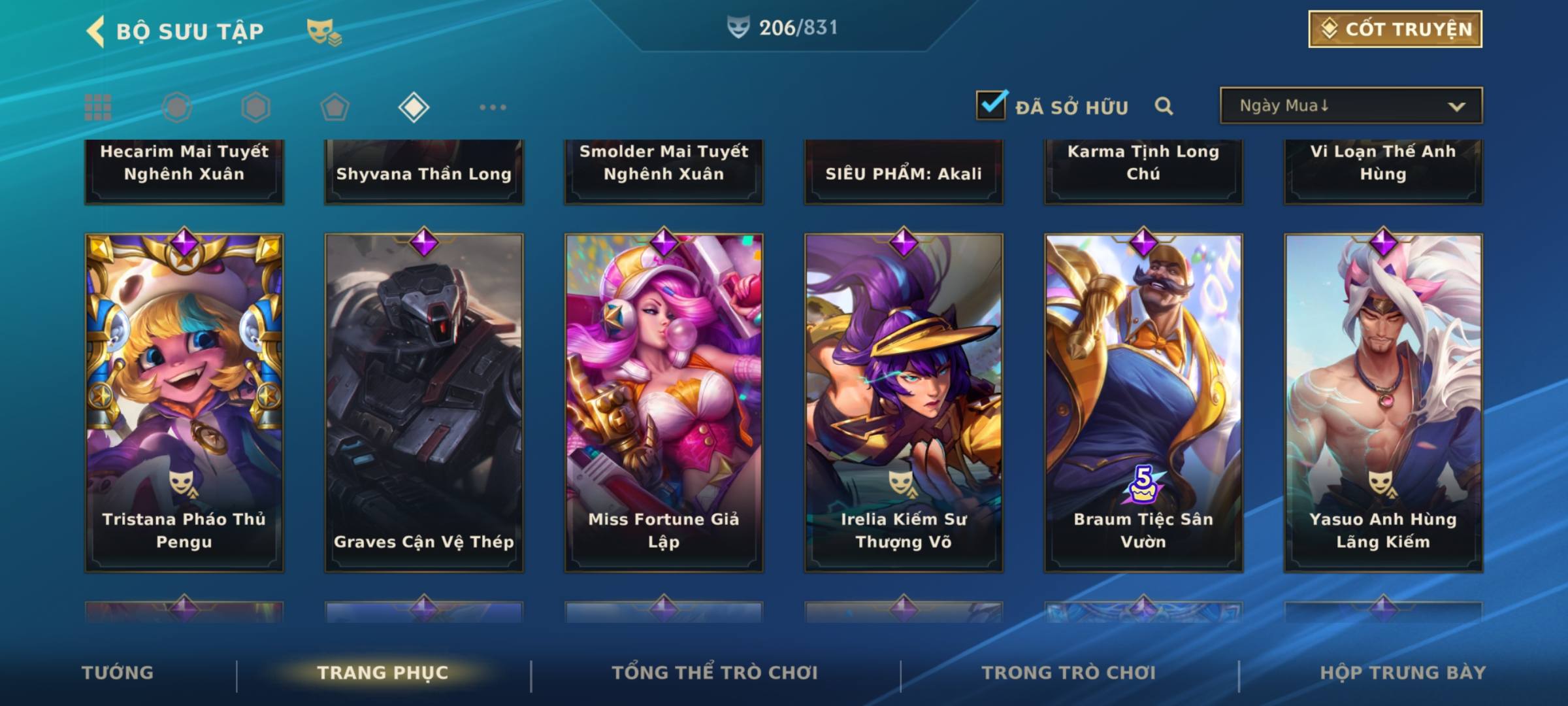Screen dimensions: 1568x706
Task: View Braum Tiệc Sân Vườn skin
Action: click(1143, 402)
